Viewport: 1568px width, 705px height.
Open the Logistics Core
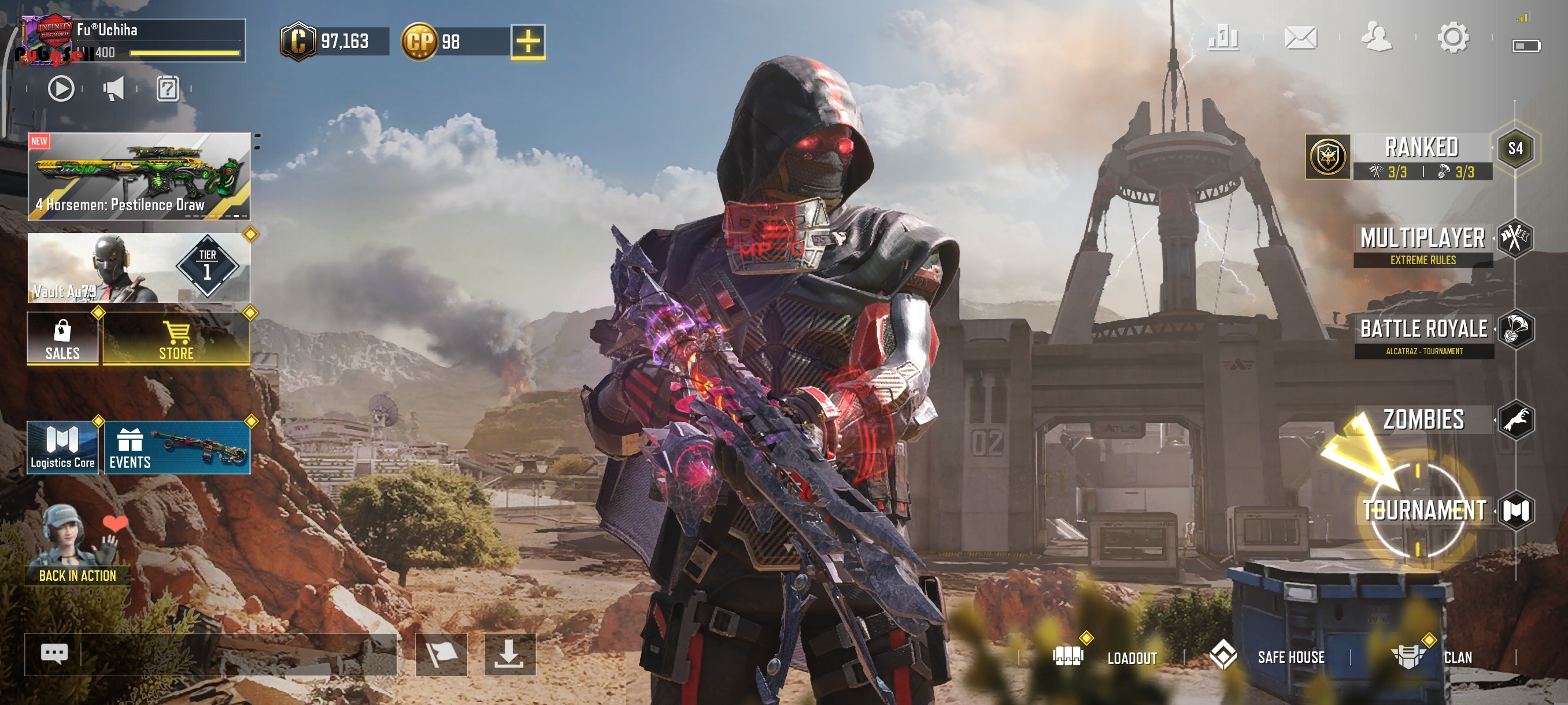click(x=62, y=448)
